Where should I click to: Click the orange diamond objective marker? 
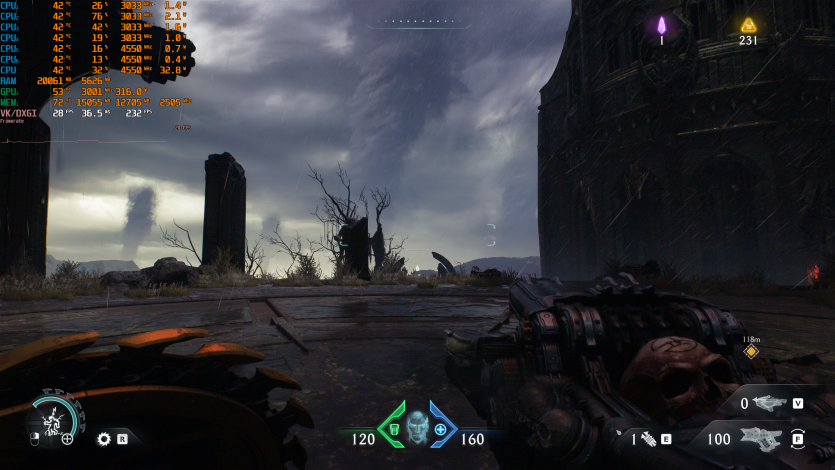(751, 351)
